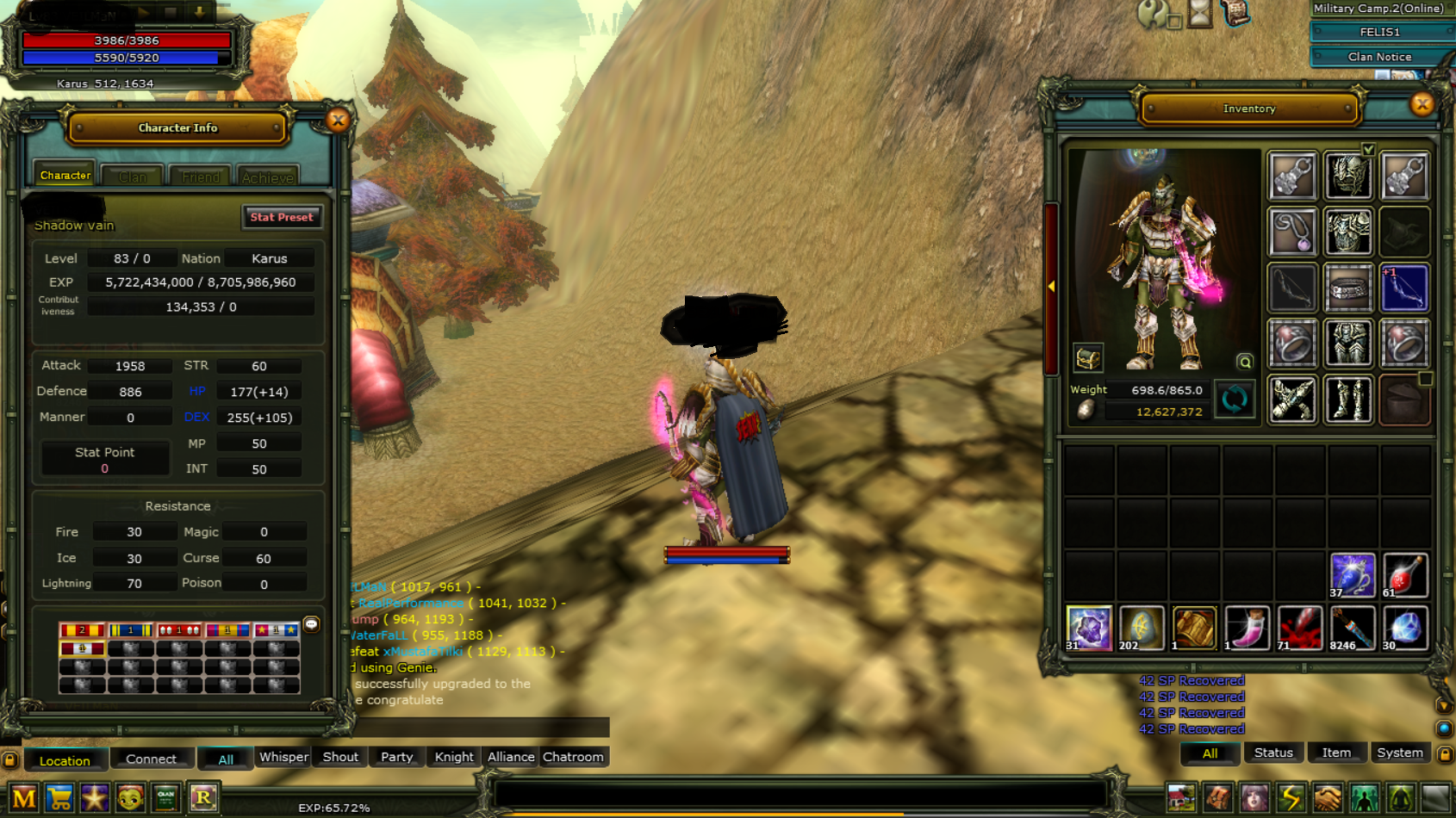The width and height of the screenshot is (1456, 818).
Task: Choose the Party chat channel
Action: [x=396, y=757]
